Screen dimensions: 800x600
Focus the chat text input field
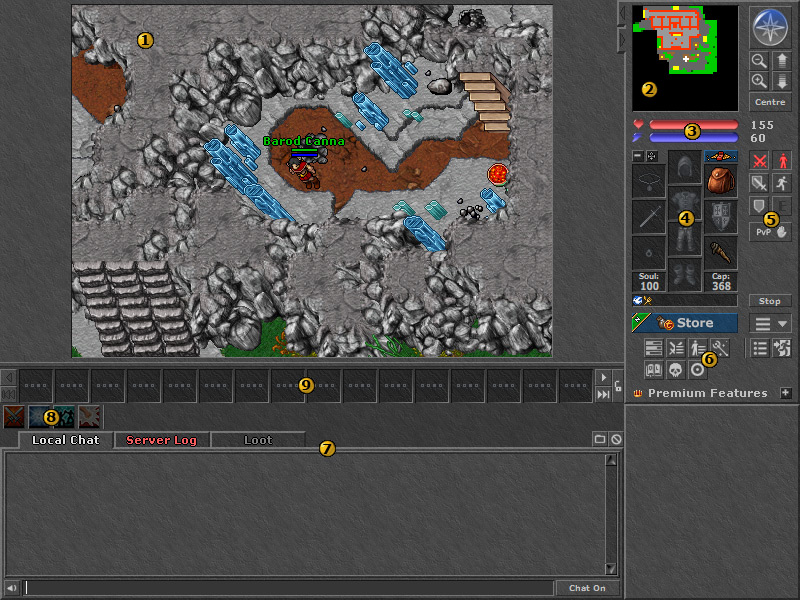click(x=288, y=588)
